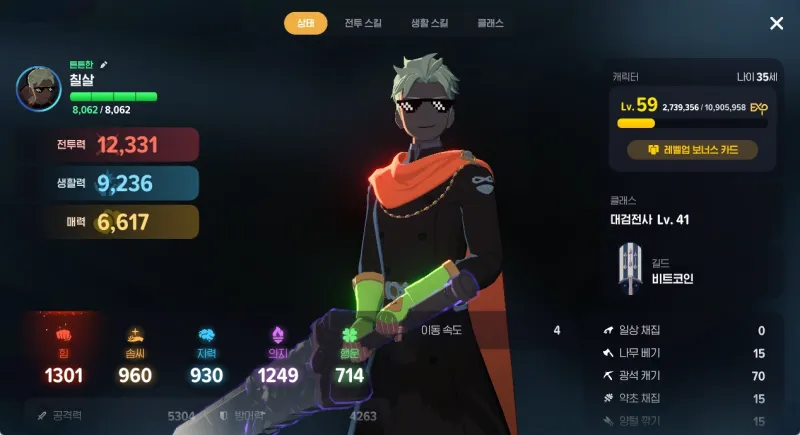The image size is (800, 435).
Task: Click the 행운 luck clover icon
Action: pos(349,334)
